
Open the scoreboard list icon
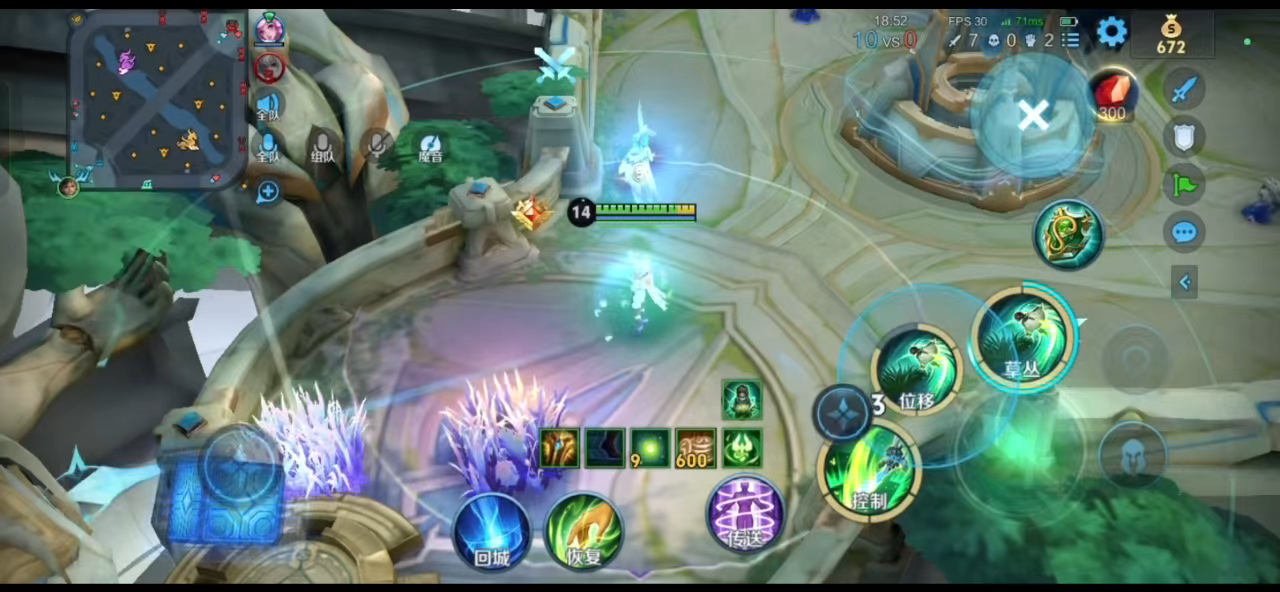pos(1071,40)
